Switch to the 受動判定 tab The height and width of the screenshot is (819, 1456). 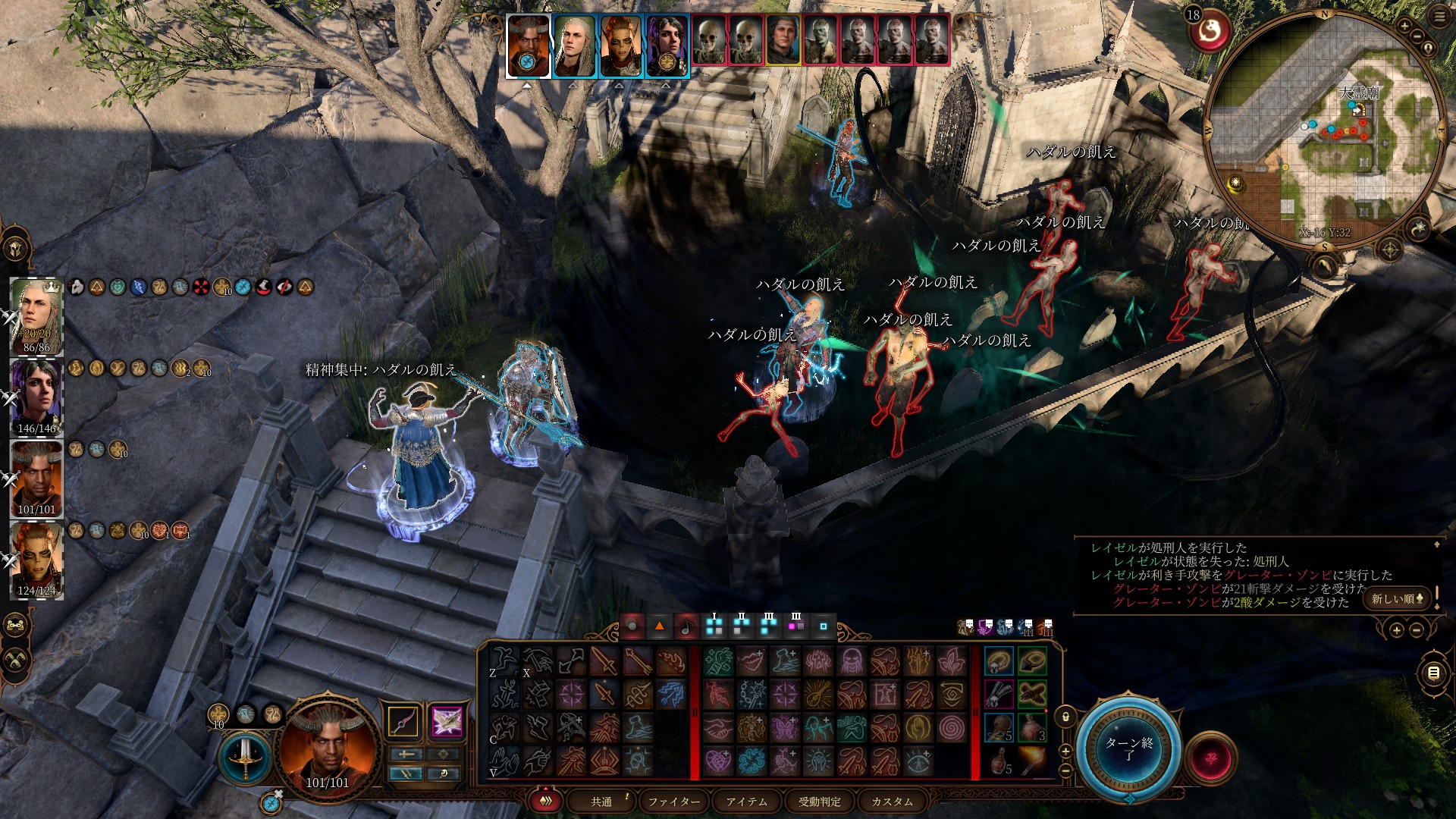click(819, 802)
